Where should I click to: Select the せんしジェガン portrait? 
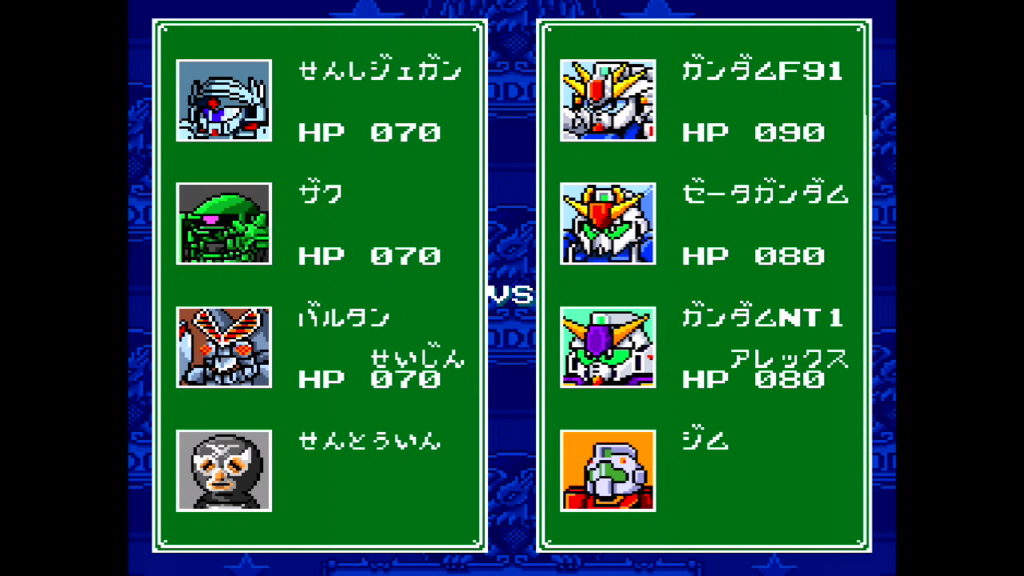224,100
